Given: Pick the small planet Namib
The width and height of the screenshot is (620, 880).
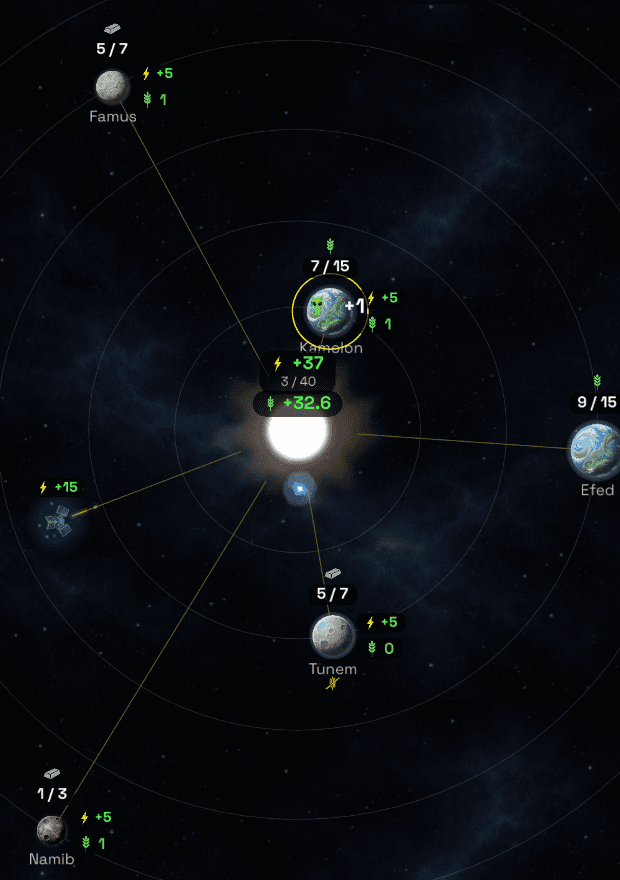Looking at the screenshot, I should [x=51, y=829].
